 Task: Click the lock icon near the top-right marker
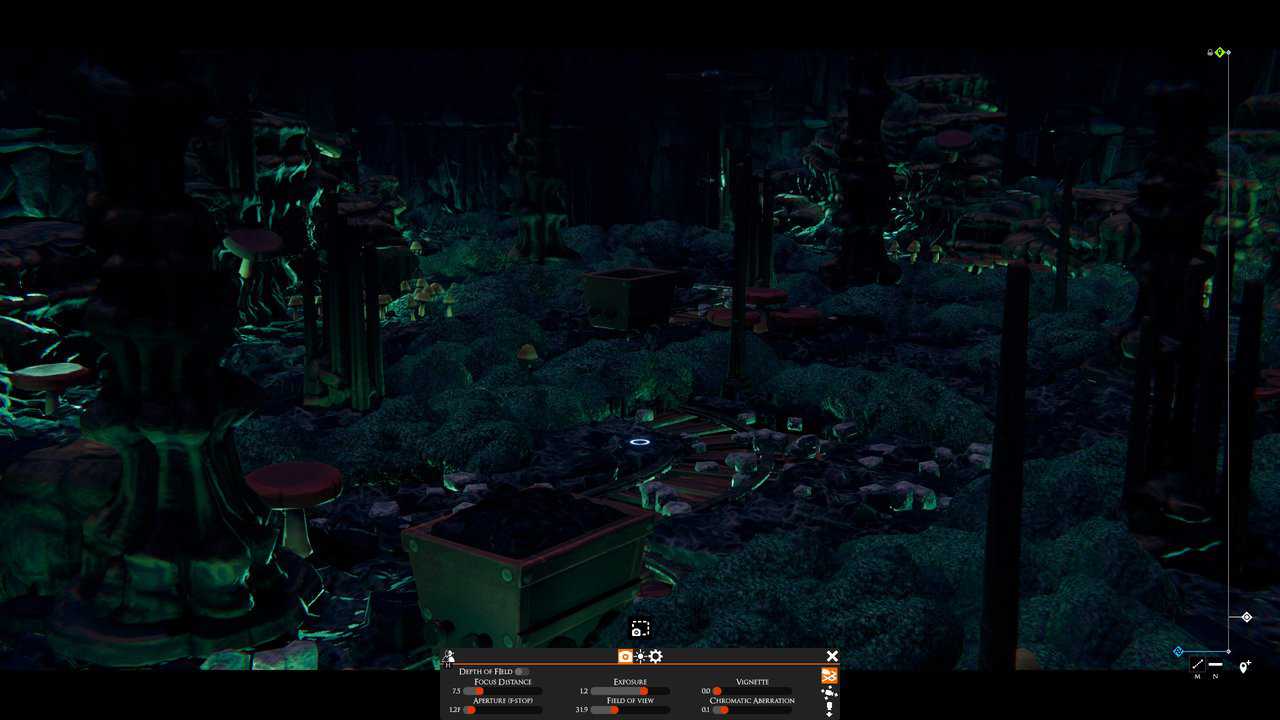click(x=1210, y=52)
